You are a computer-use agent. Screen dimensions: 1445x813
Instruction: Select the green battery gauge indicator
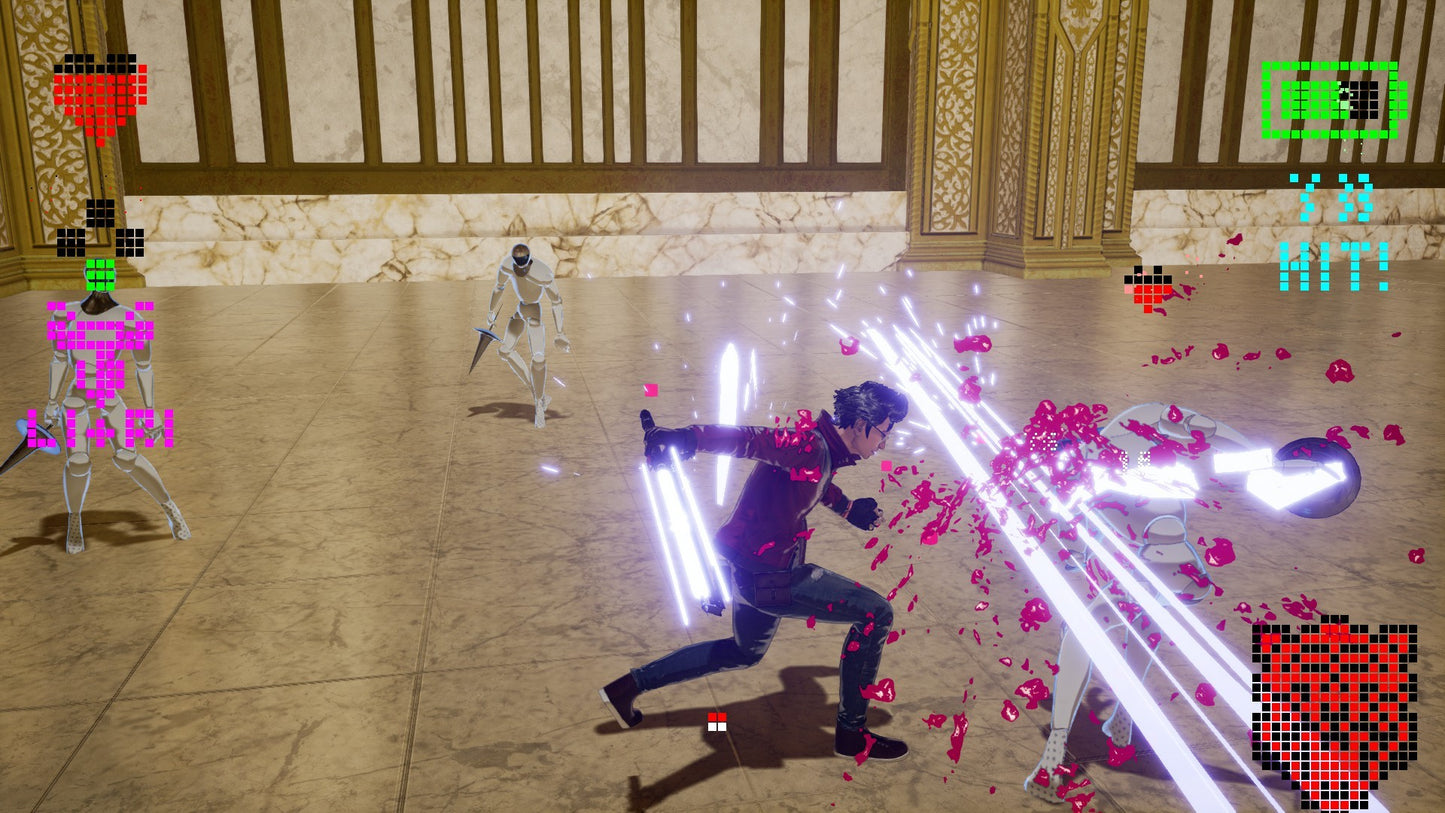1330,100
